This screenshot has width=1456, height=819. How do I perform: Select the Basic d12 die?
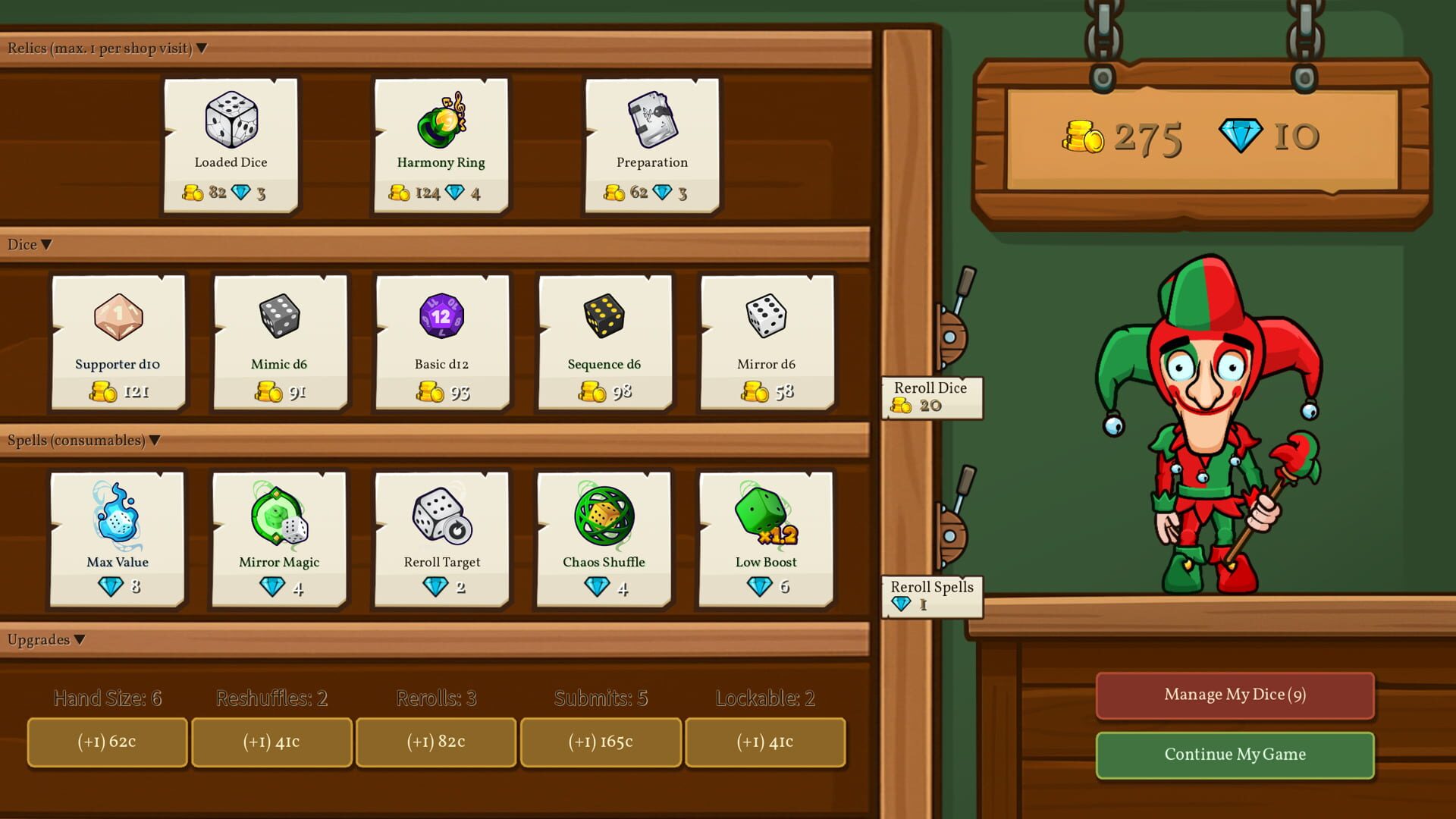coord(441,341)
